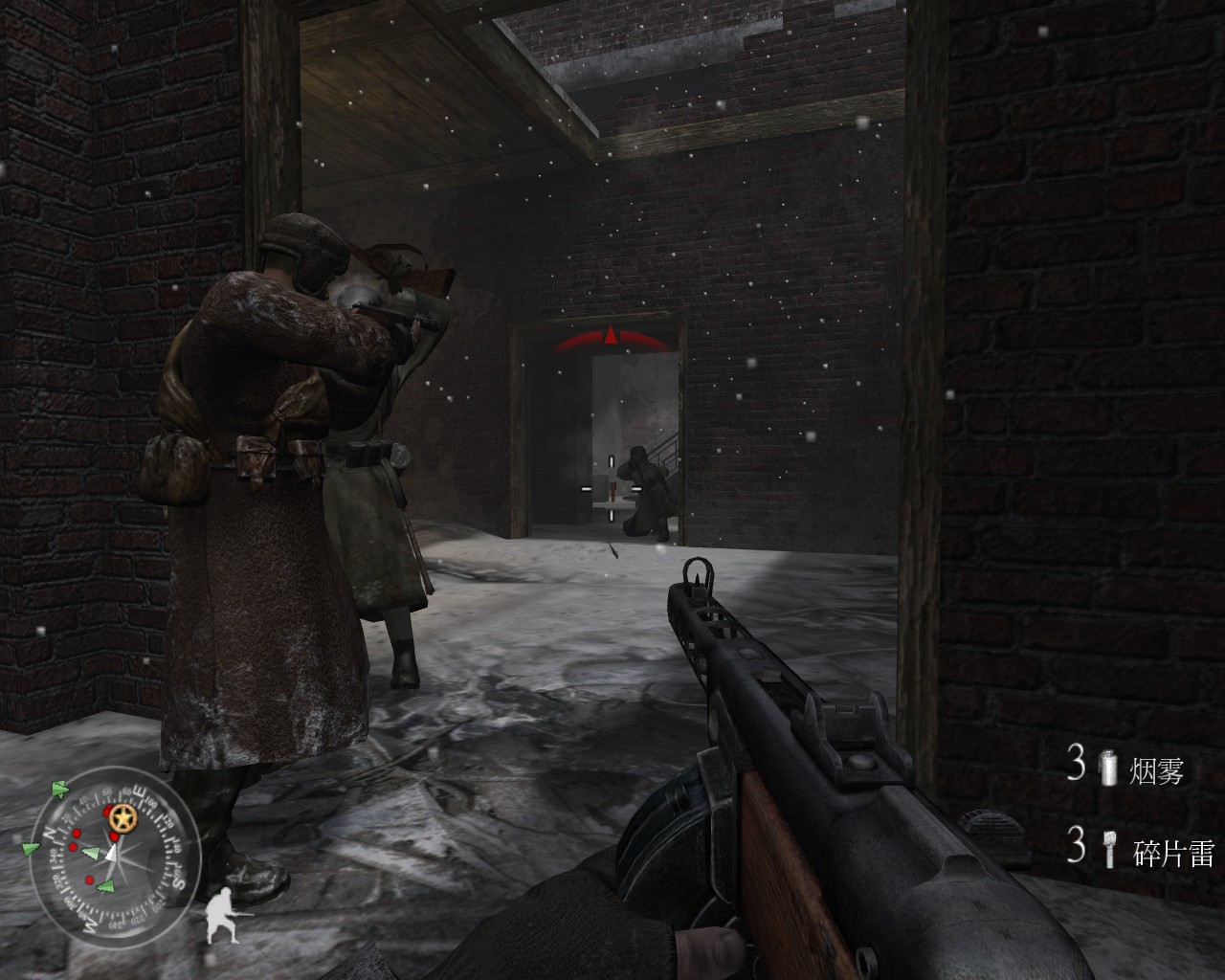Click the fragmentation grenade (碎片雷) icon
This screenshot has height=980, width=1225.
[x=1109, y=848]
